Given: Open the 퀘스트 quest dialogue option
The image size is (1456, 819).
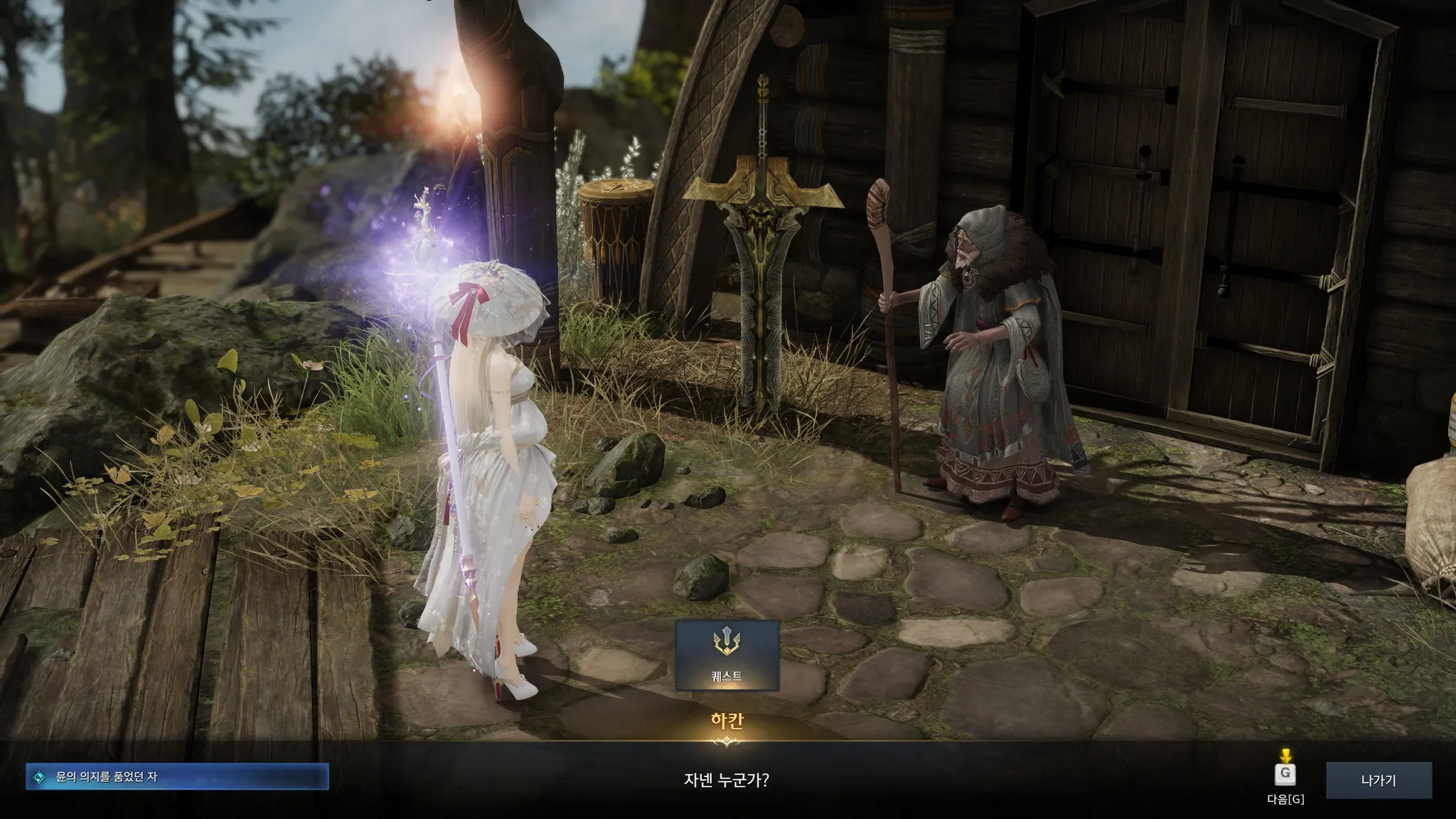Looking at the screenshot, I should 727,655.
